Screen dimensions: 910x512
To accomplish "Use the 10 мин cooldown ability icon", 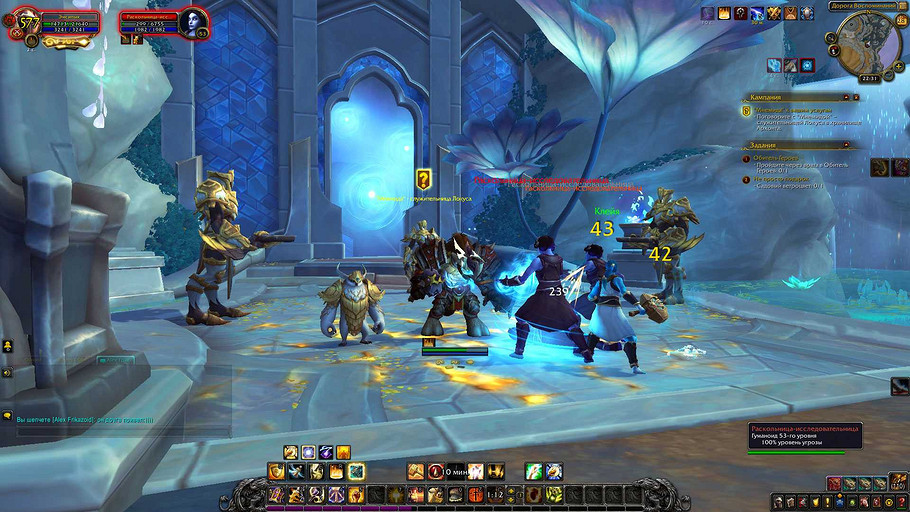I will [x=436, y=471].
